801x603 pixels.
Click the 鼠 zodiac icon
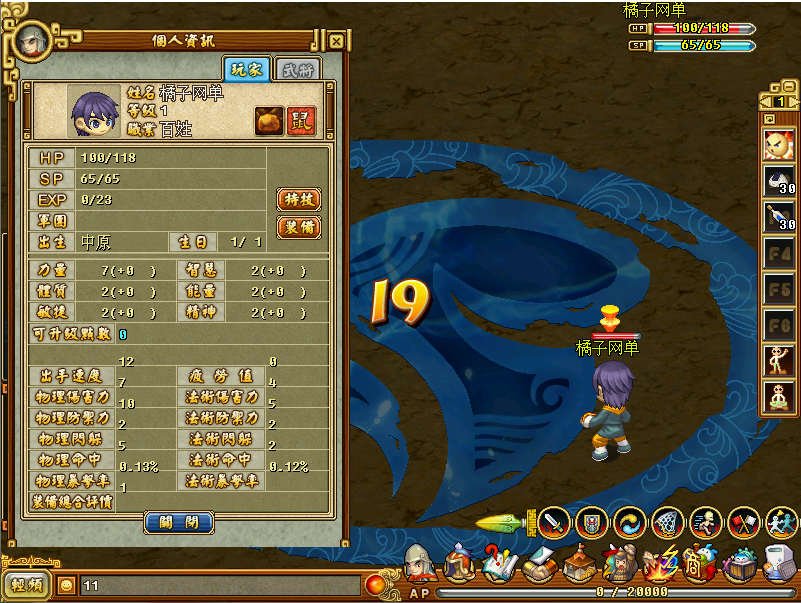coord(299,120)
